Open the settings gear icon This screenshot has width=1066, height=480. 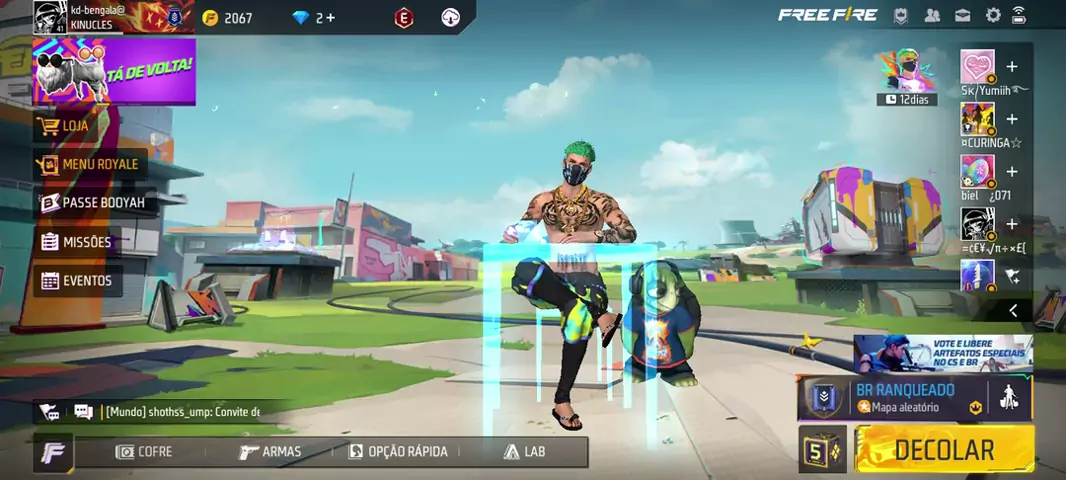pyautogui.click(x=993, y=15)
